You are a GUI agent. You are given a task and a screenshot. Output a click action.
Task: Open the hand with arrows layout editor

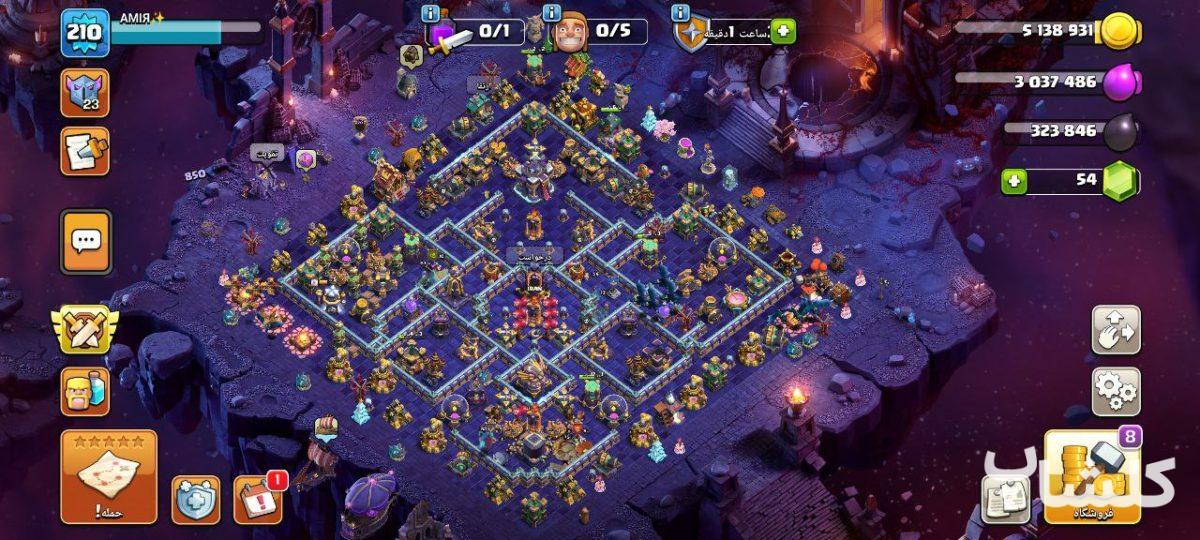tap(1116, 330)
